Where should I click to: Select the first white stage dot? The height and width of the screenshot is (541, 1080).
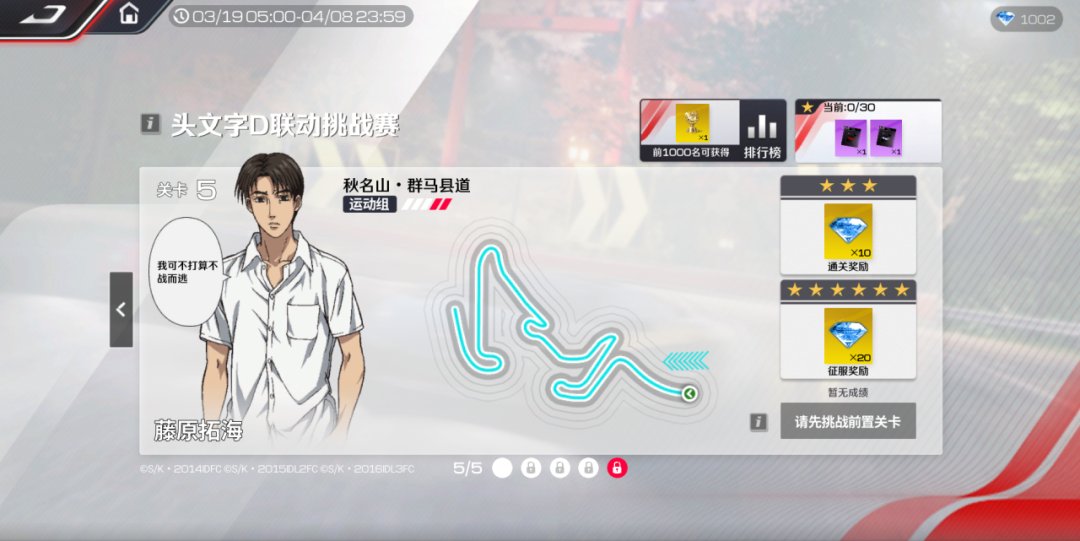pyautogui.click(x=502, y=468)
